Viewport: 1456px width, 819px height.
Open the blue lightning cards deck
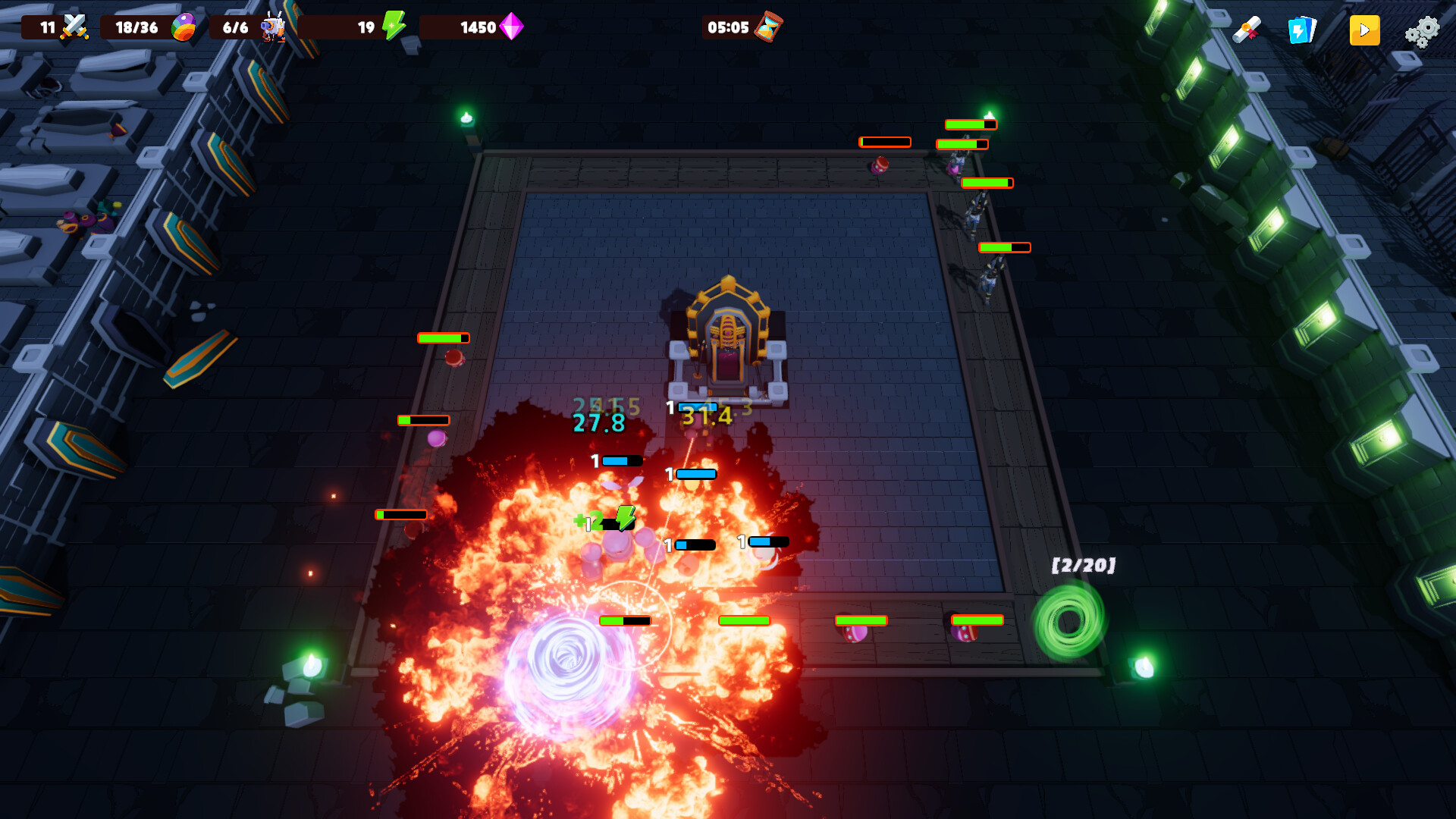1301,30
